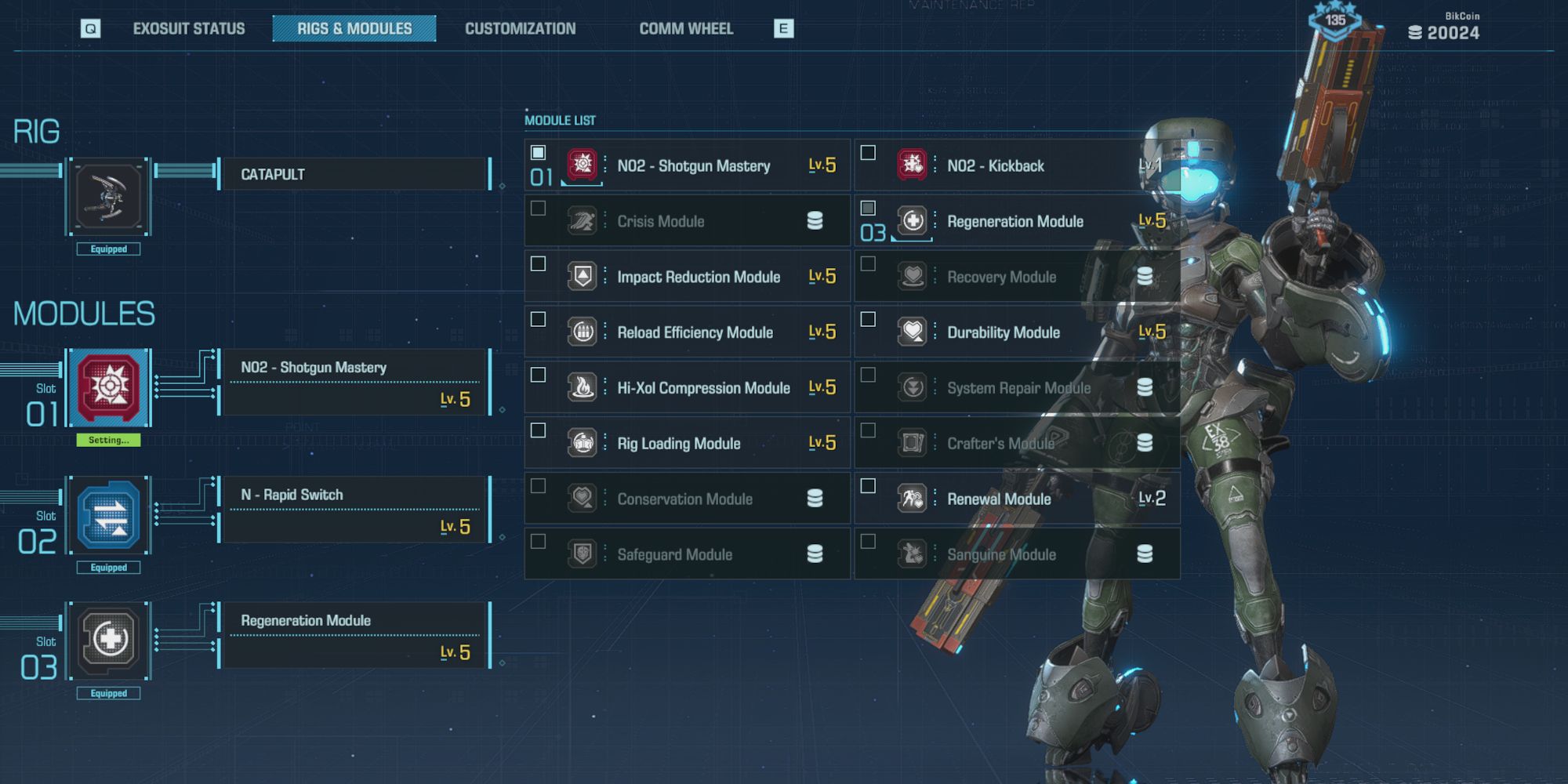Go to the Comm Wheel tab

click(686, 29)
